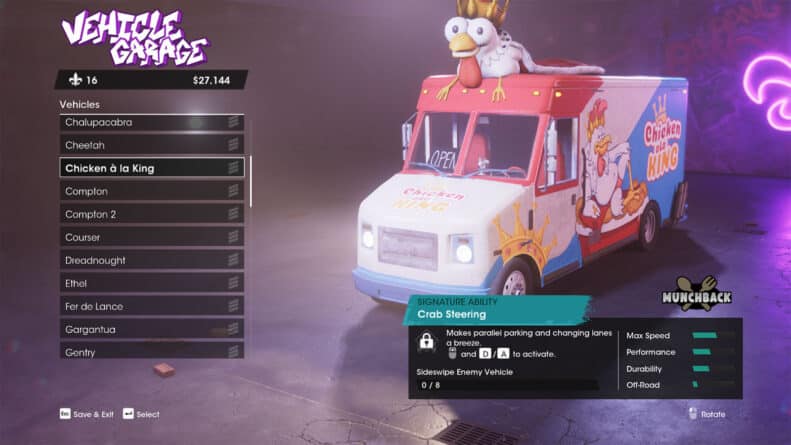Viewport: 791px width, 445px height.
Task: Pick the Fer de Lance
Action: (x=151, y=306)
